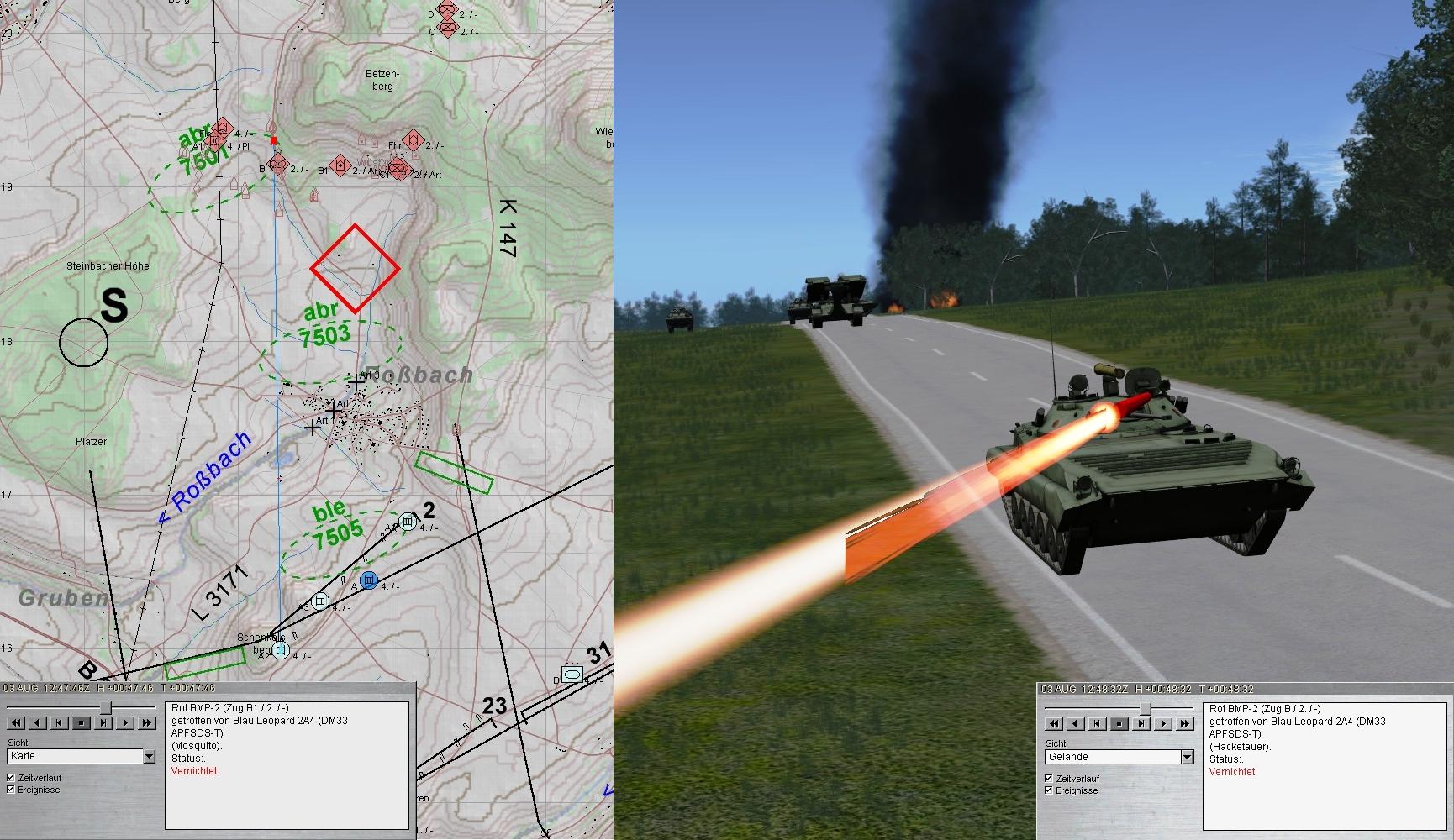Toggle Ereignisse checkbox in the Karte panel

[11, 790]
